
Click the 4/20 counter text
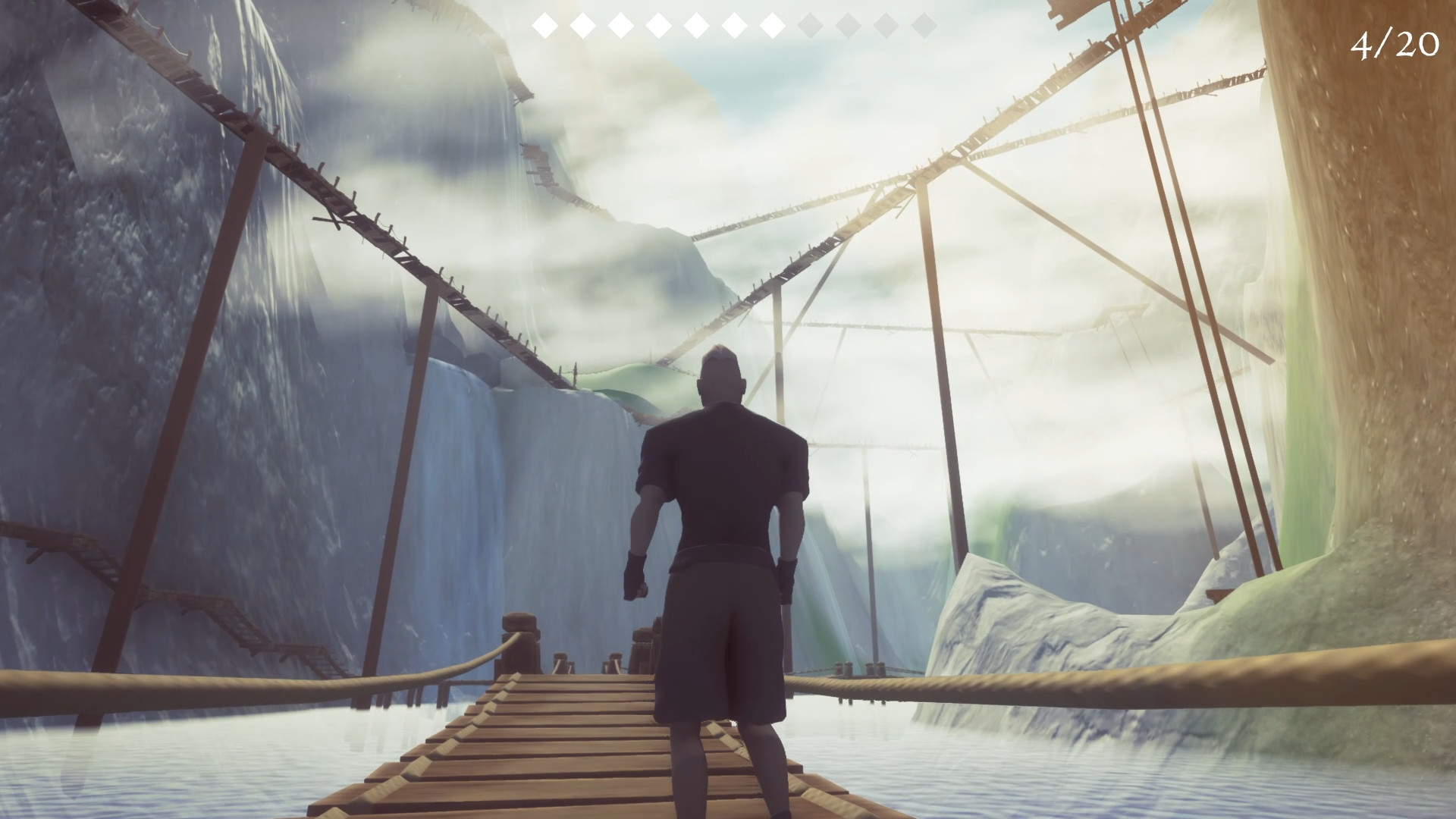[1394, 44]
